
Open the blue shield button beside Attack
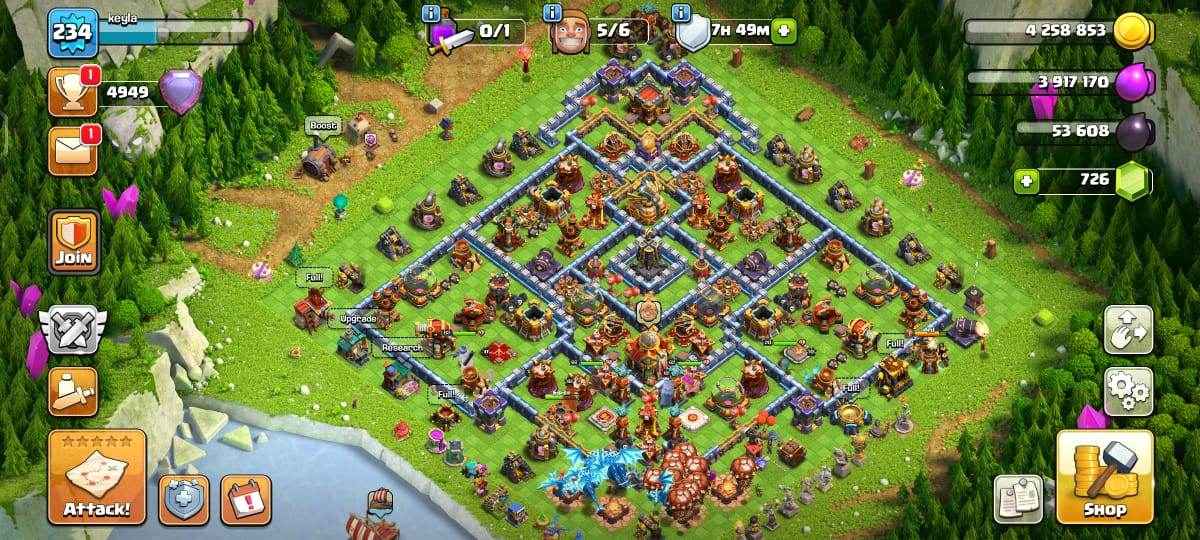pos(185,499)
